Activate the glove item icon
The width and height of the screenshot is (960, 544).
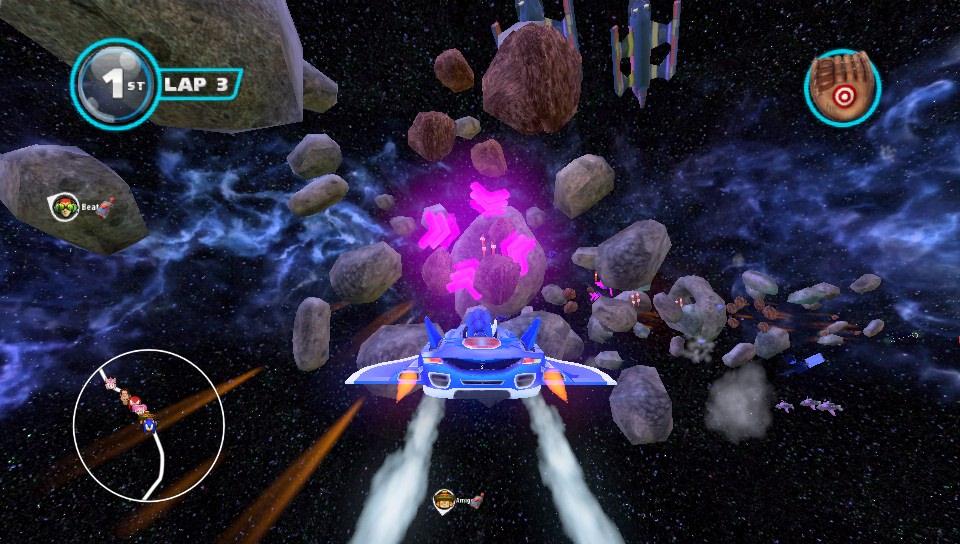842,89
